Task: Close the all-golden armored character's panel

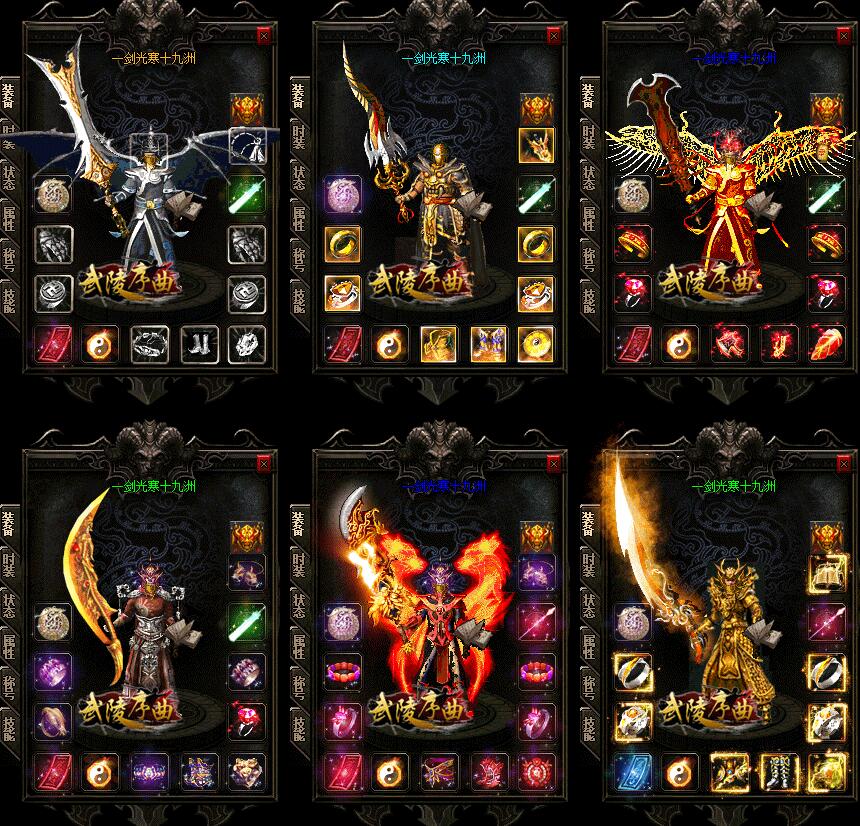Action: coord(843,463)
